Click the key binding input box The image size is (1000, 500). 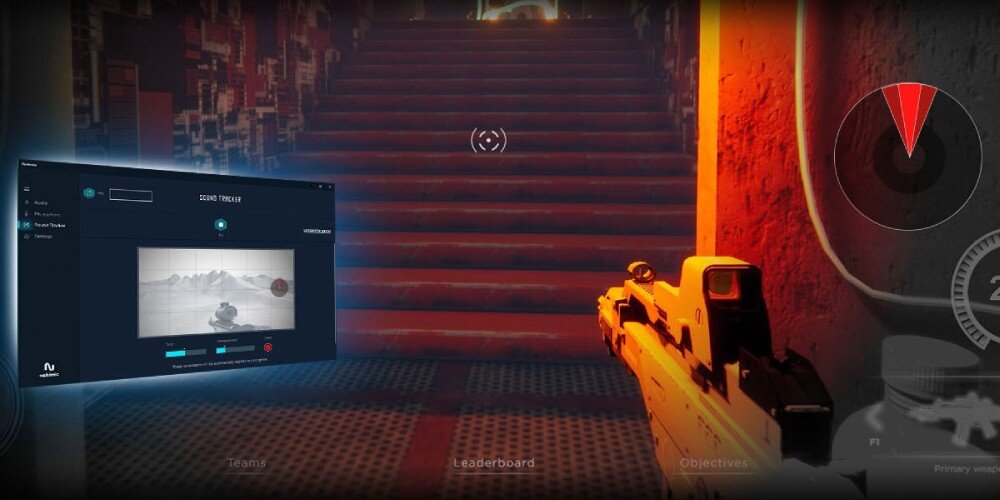[x=131, y=195]
